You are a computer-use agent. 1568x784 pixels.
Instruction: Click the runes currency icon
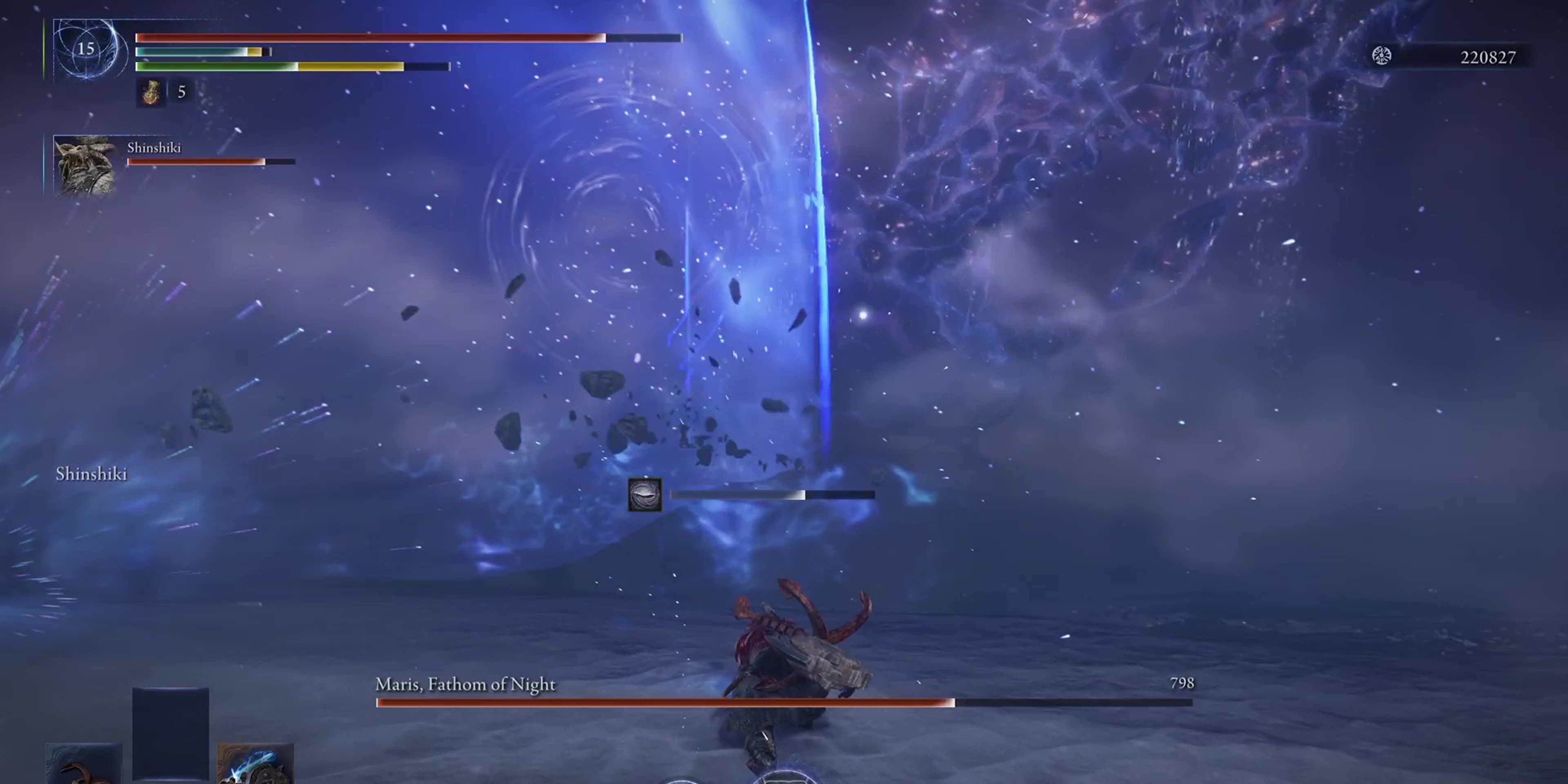click(x=1381, y=56)
